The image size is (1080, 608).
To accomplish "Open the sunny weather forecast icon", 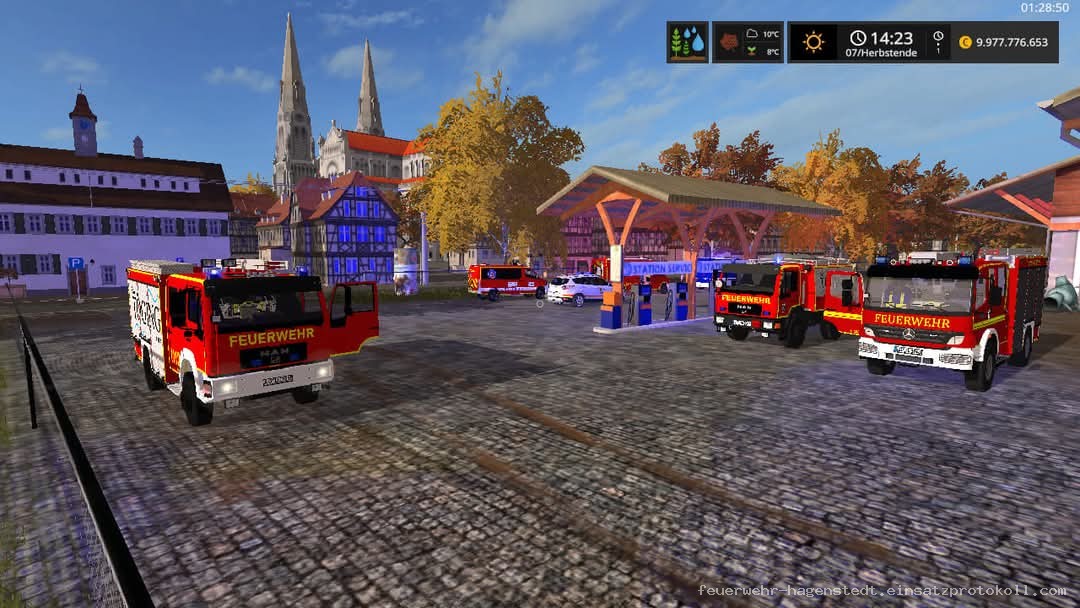I will 813,42.
